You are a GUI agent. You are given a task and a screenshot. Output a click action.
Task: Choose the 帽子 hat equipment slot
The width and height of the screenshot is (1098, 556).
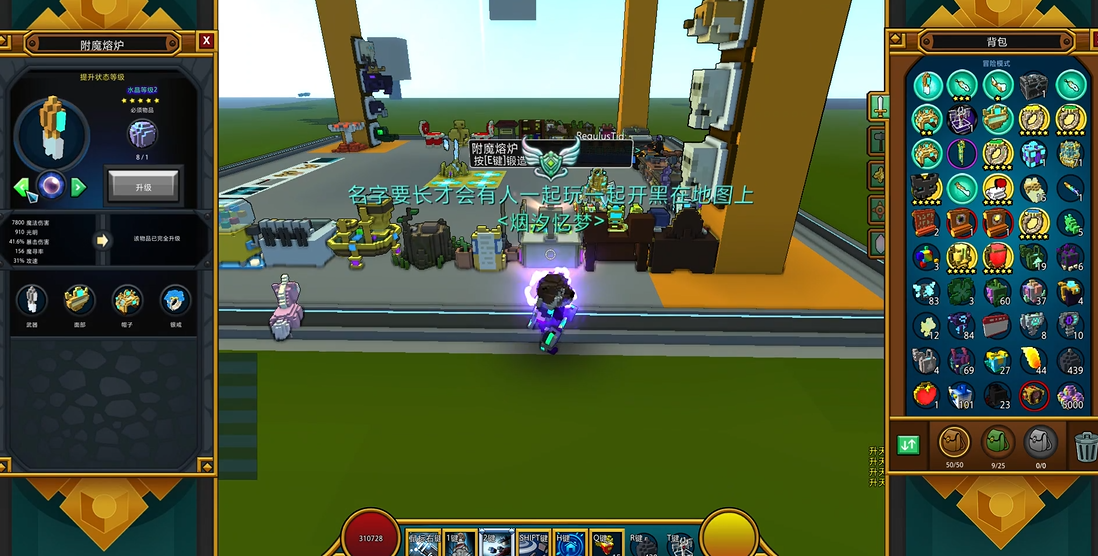(x=128, y=299)
